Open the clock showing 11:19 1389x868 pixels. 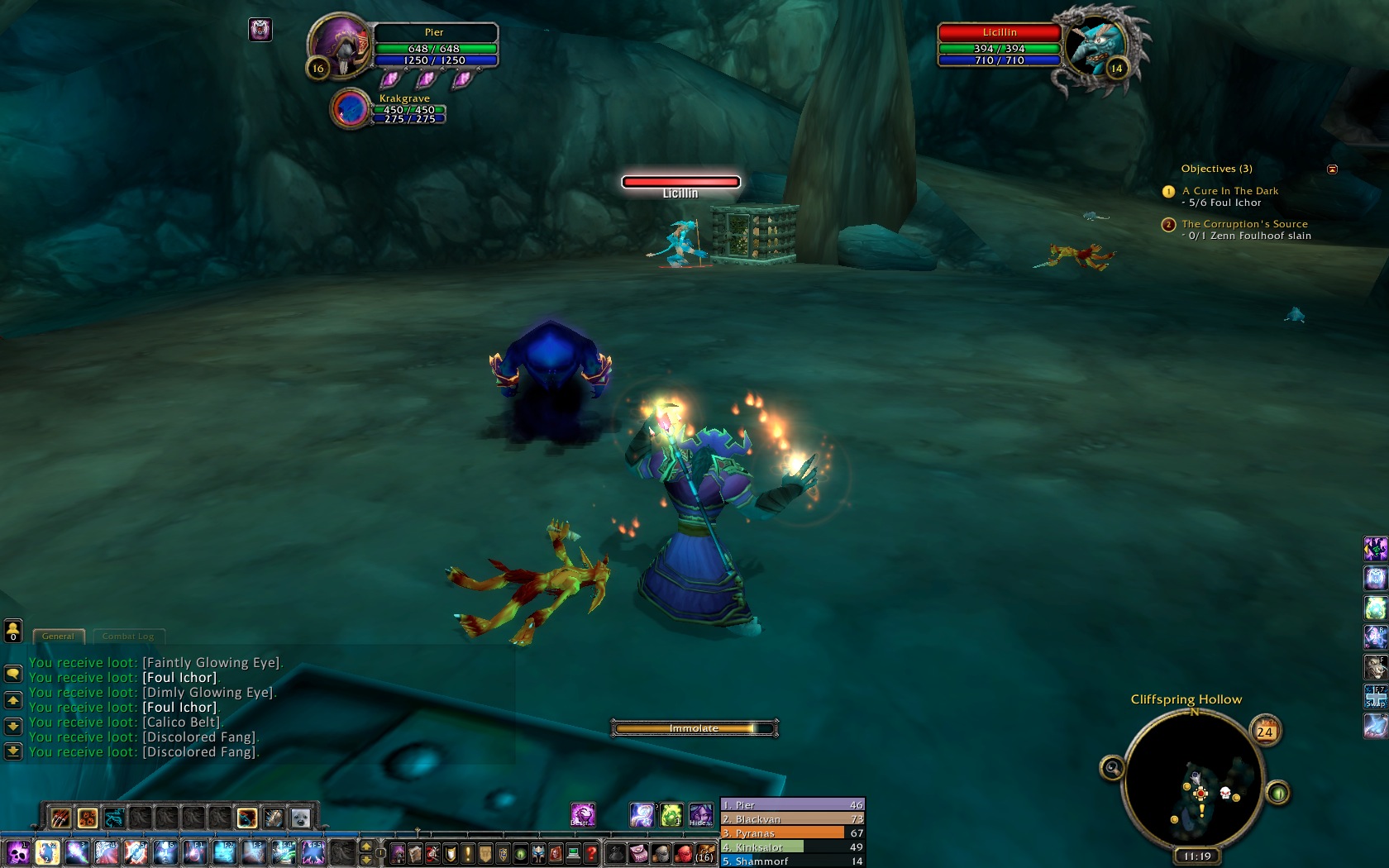pyautogui.click(x=1196, y=856)
